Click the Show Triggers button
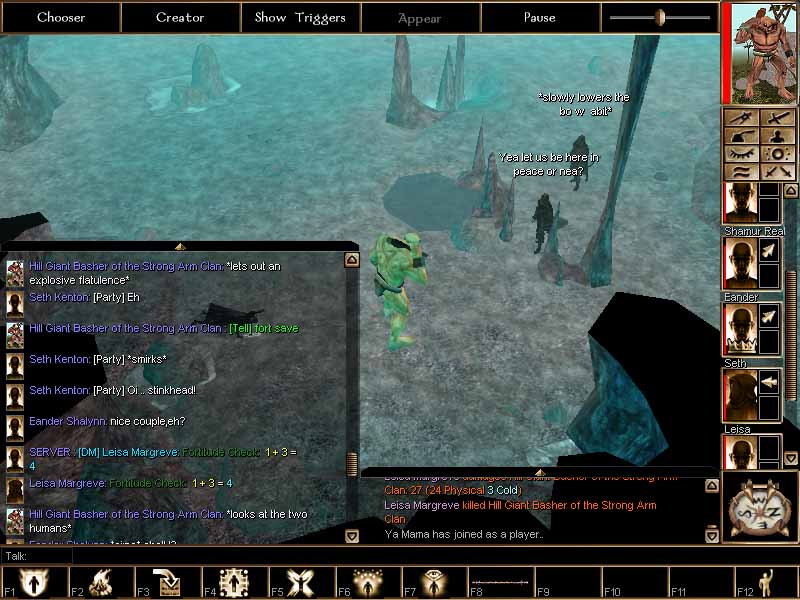This screenshot has height=600, width=800. tap(300, 17)
